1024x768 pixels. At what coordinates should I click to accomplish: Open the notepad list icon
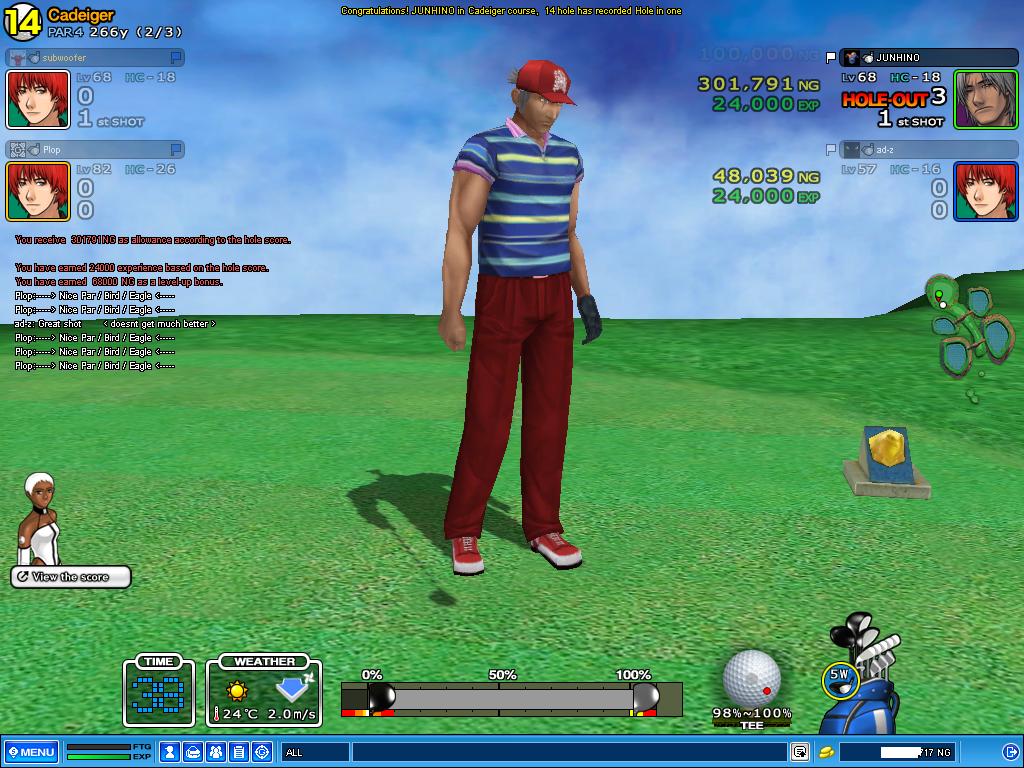[x=239, y=752]
